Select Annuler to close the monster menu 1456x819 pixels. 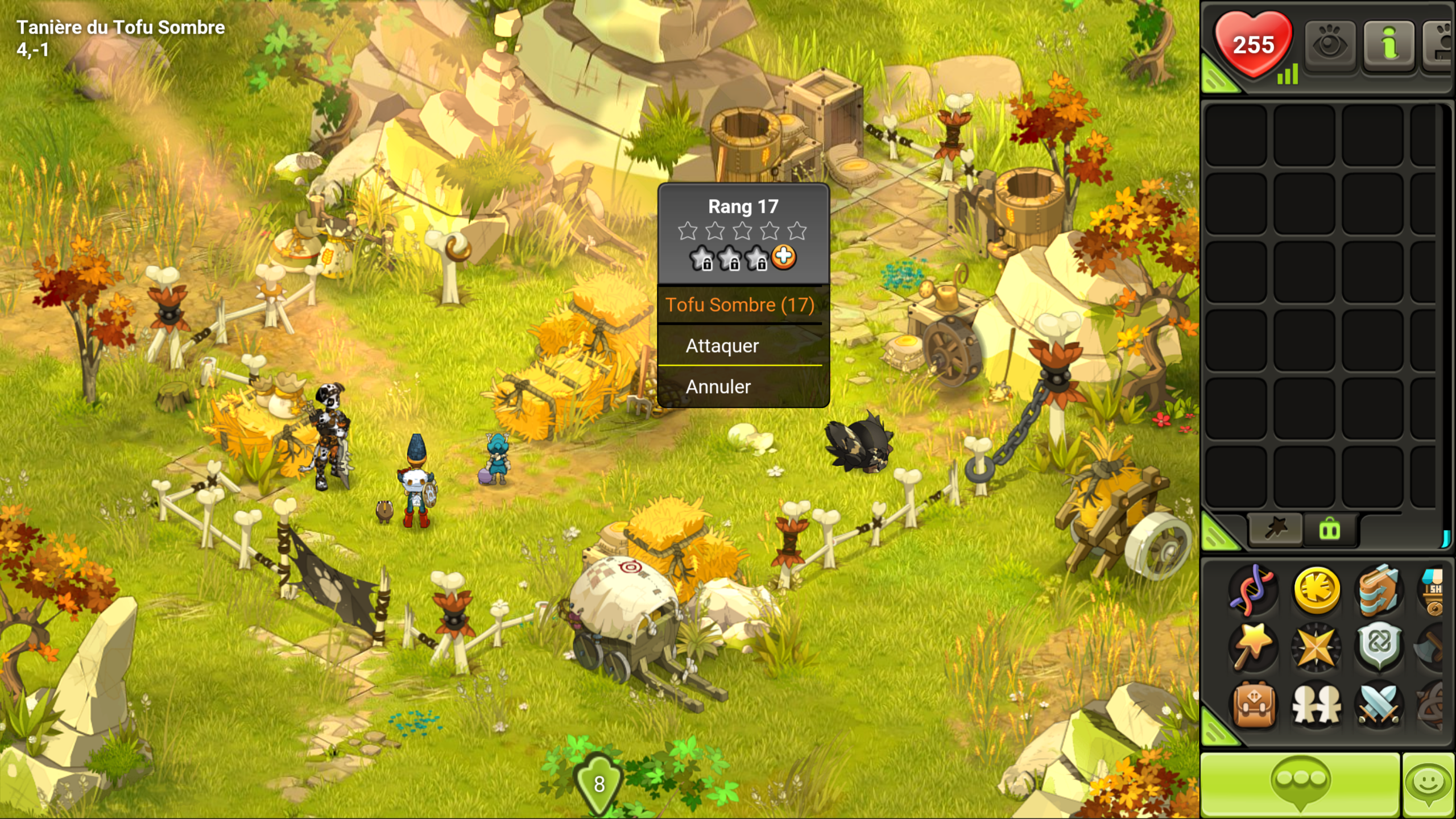pos(718,387)
